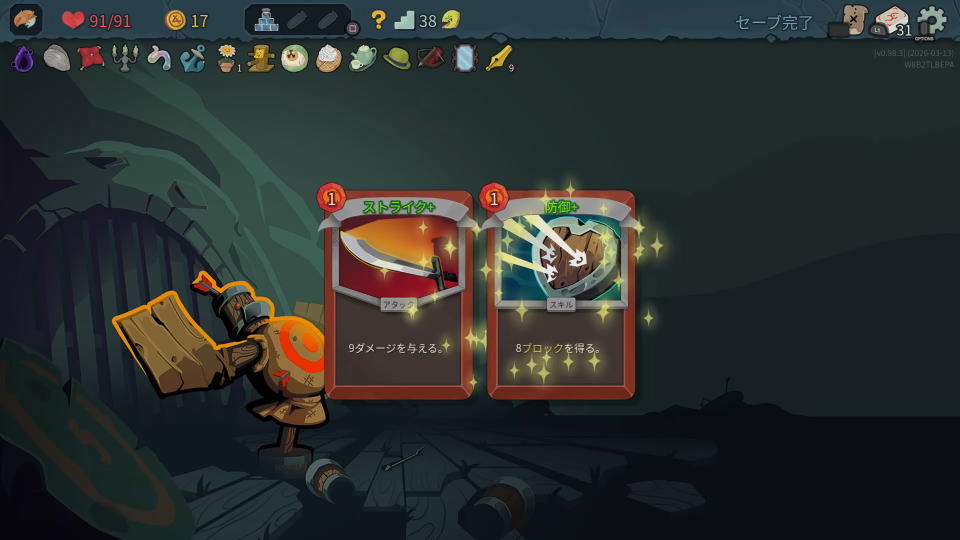Click the yellow question mark icon
This screenshot has width=960, height=540.
tap(378, 20)
